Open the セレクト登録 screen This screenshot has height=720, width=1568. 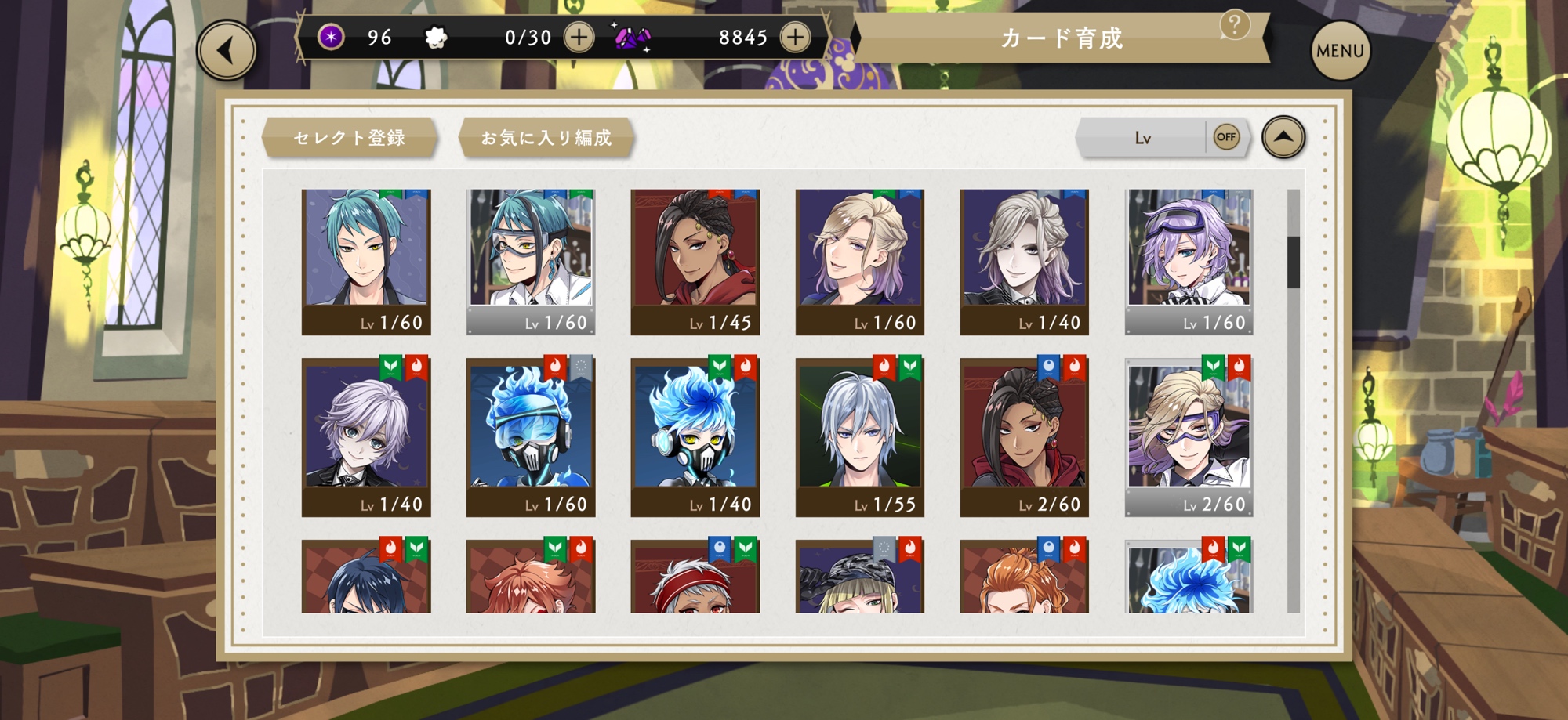pos(350,138)
